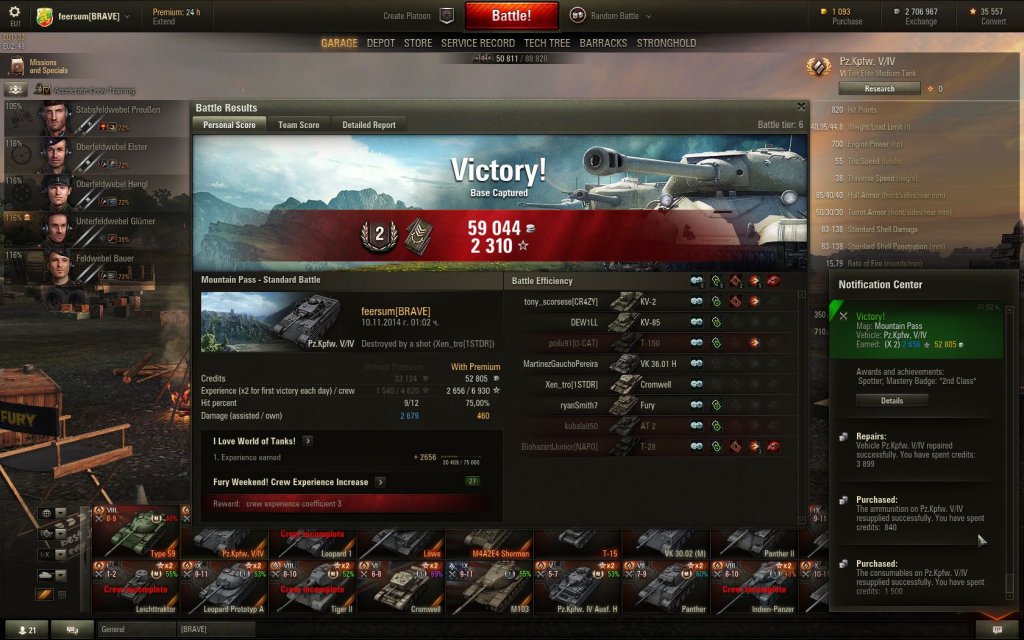The image size is (1024, 640).
Task: Close the Battle Results window
Action: (801, 106)
